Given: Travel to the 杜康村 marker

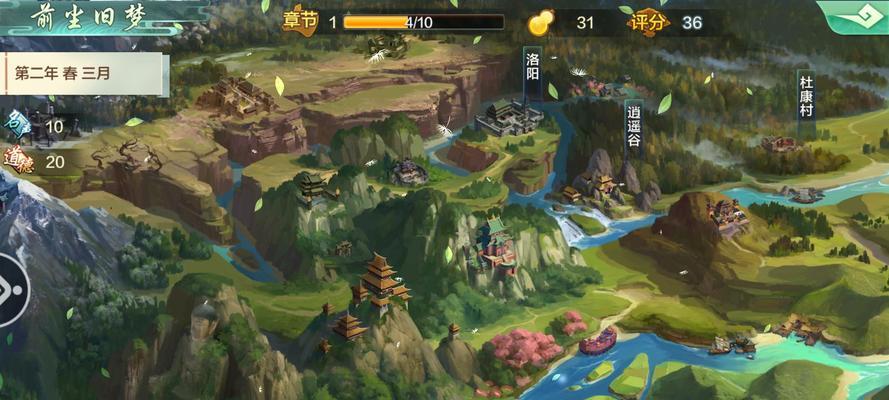Looking at the screenshot, I should (806, 96).
